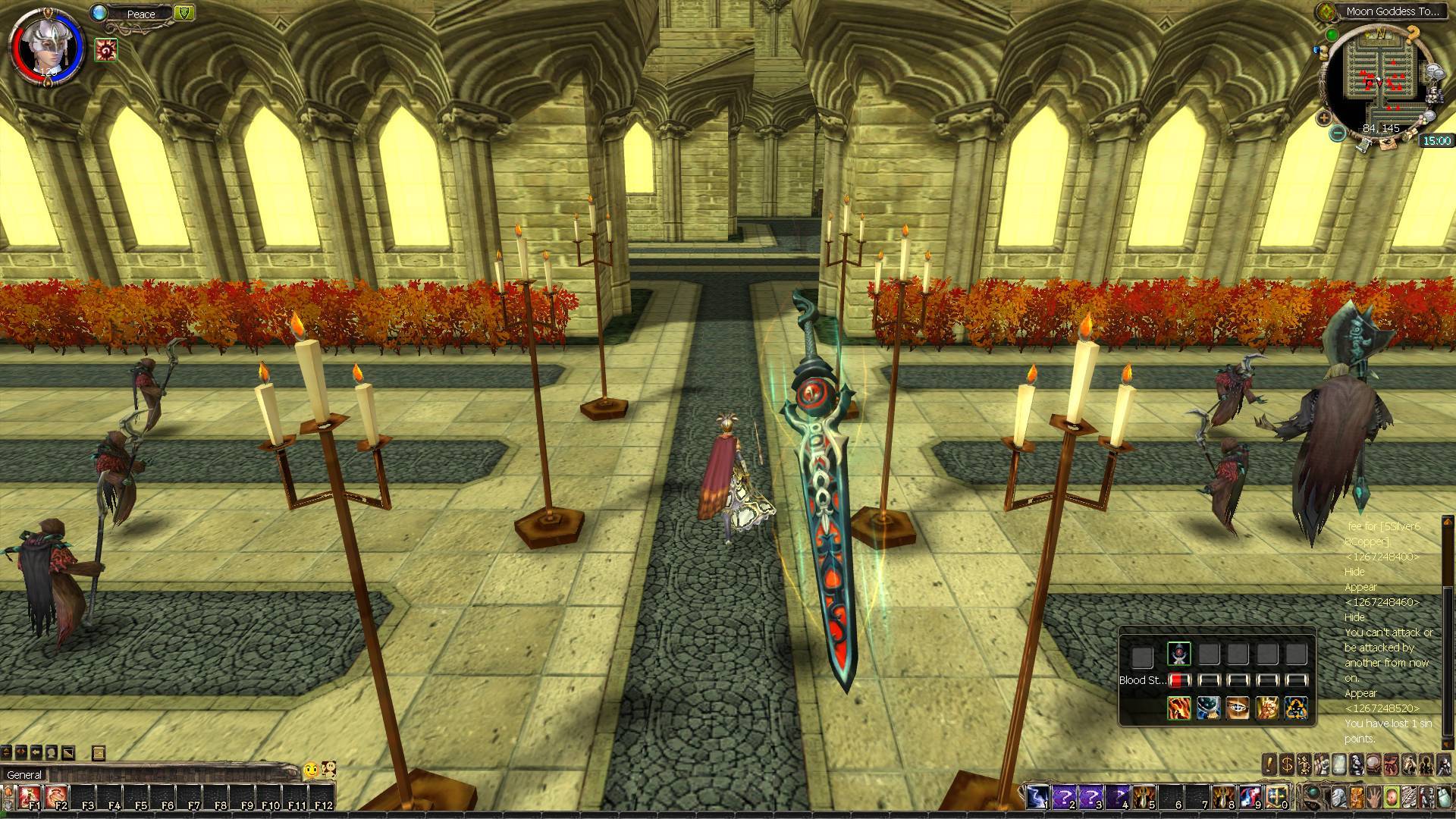
Task: Open the scroll icon above the chat bar
Action: (98, 753)
